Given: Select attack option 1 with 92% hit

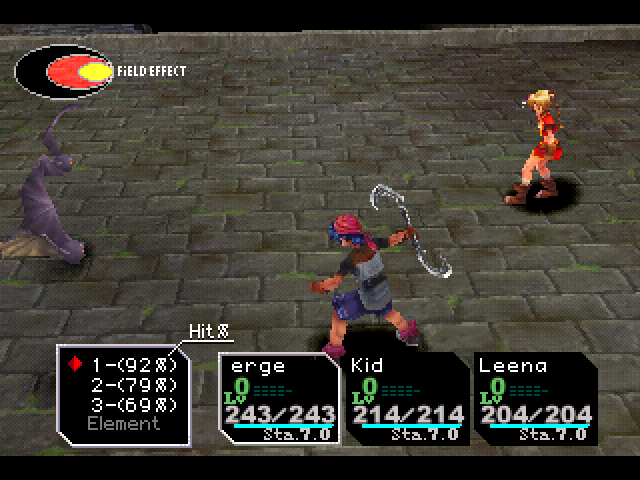Looking at the screenshot, I should pos(134,365).
